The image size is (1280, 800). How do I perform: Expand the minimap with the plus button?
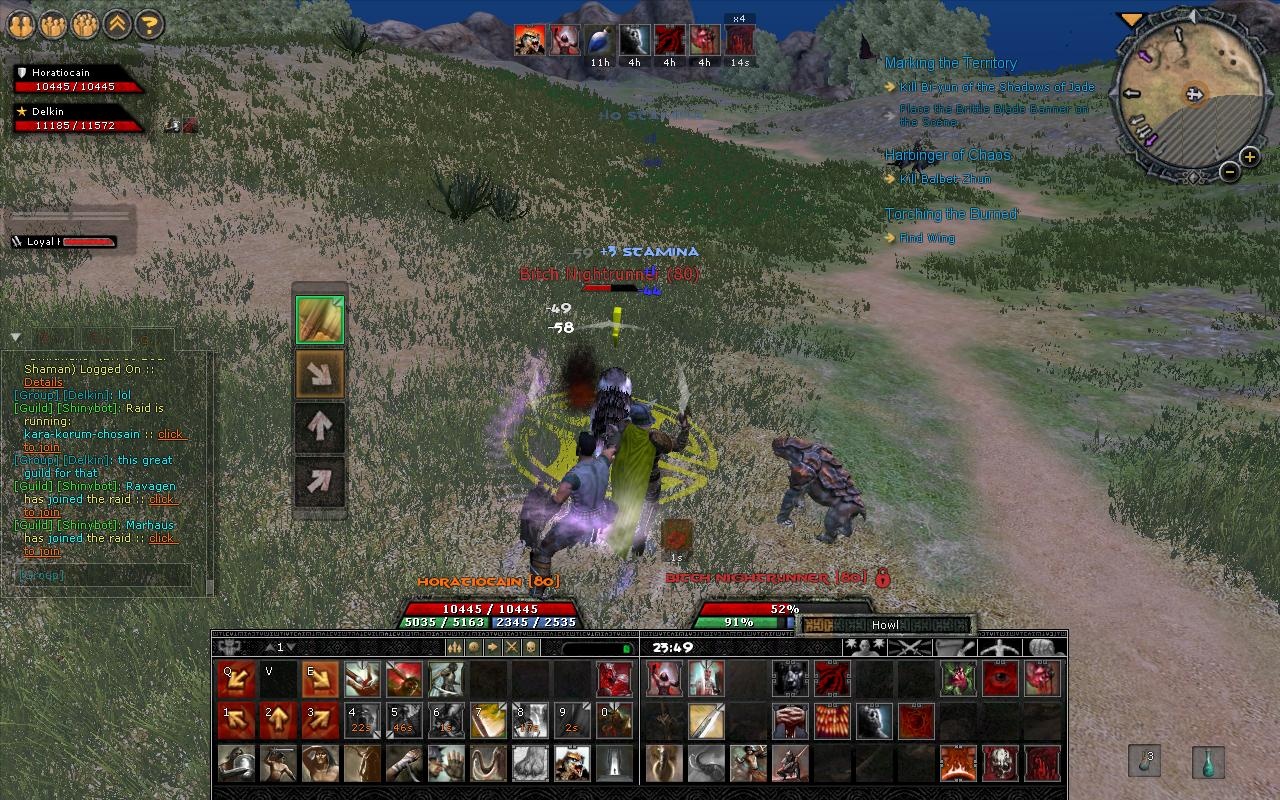(1248, 156)
